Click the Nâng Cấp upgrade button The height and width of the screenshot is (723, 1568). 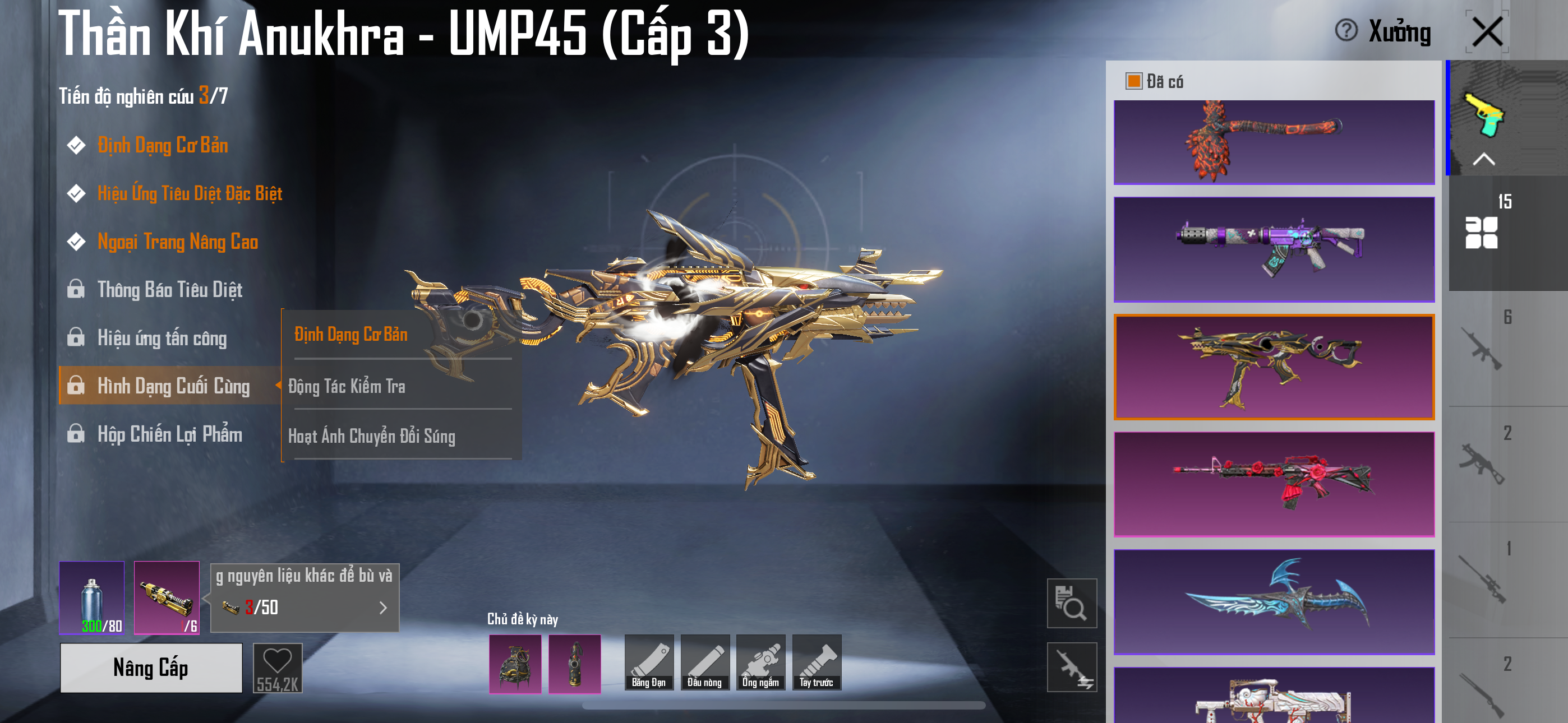[151, 668]
